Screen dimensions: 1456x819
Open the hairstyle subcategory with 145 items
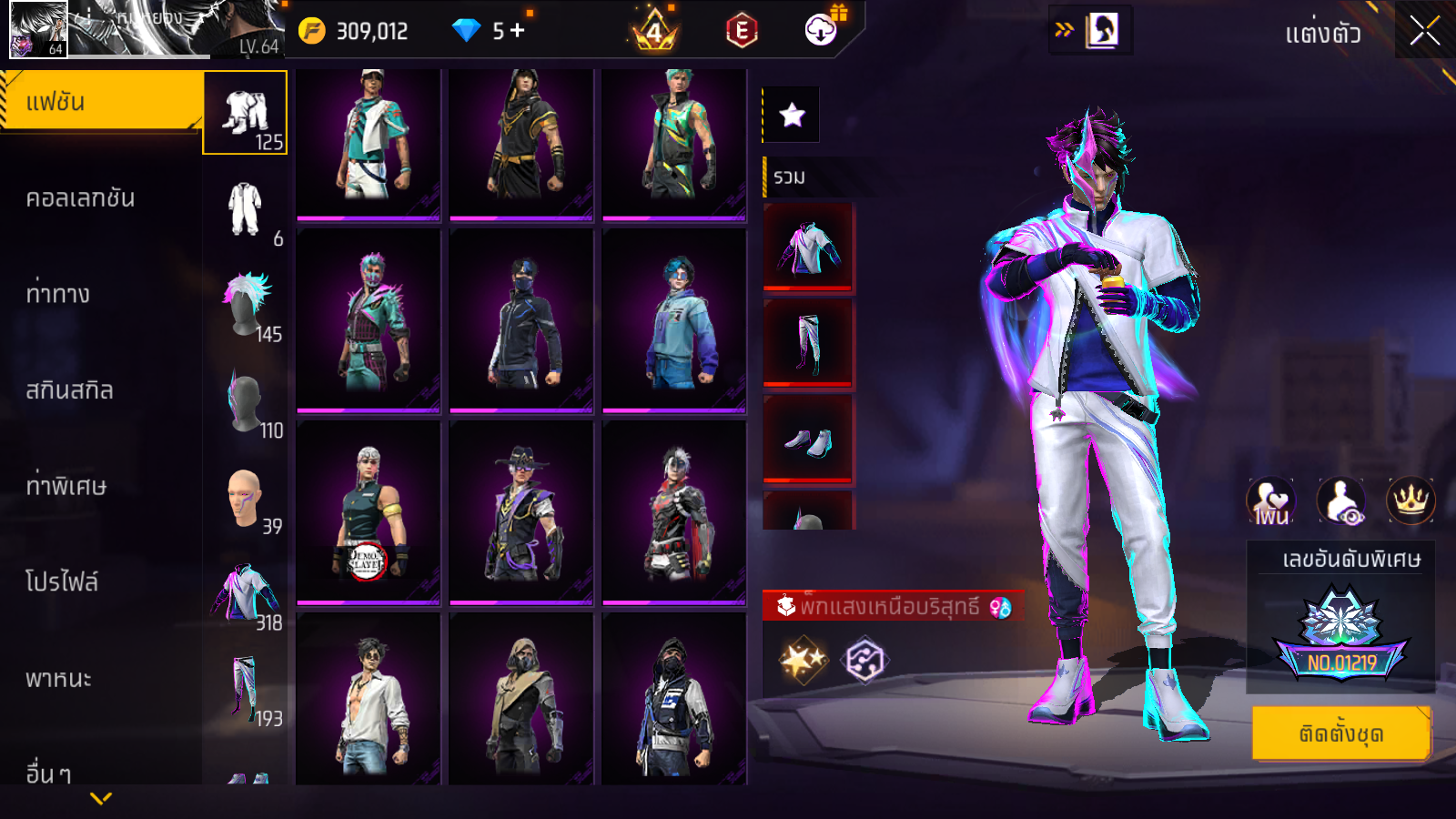point(246,305)
